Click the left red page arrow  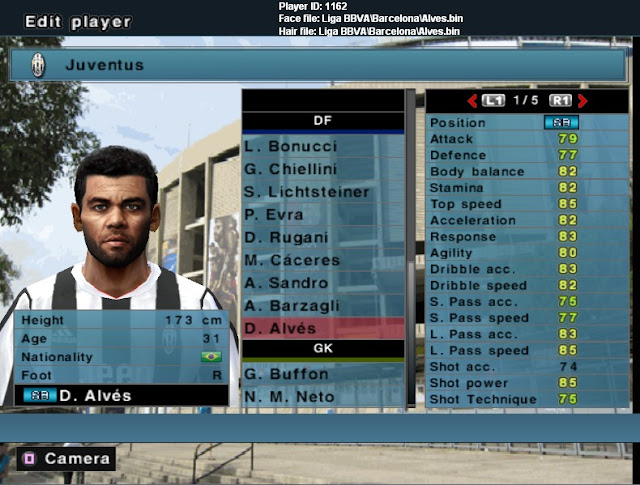click(x=471, y=100)
